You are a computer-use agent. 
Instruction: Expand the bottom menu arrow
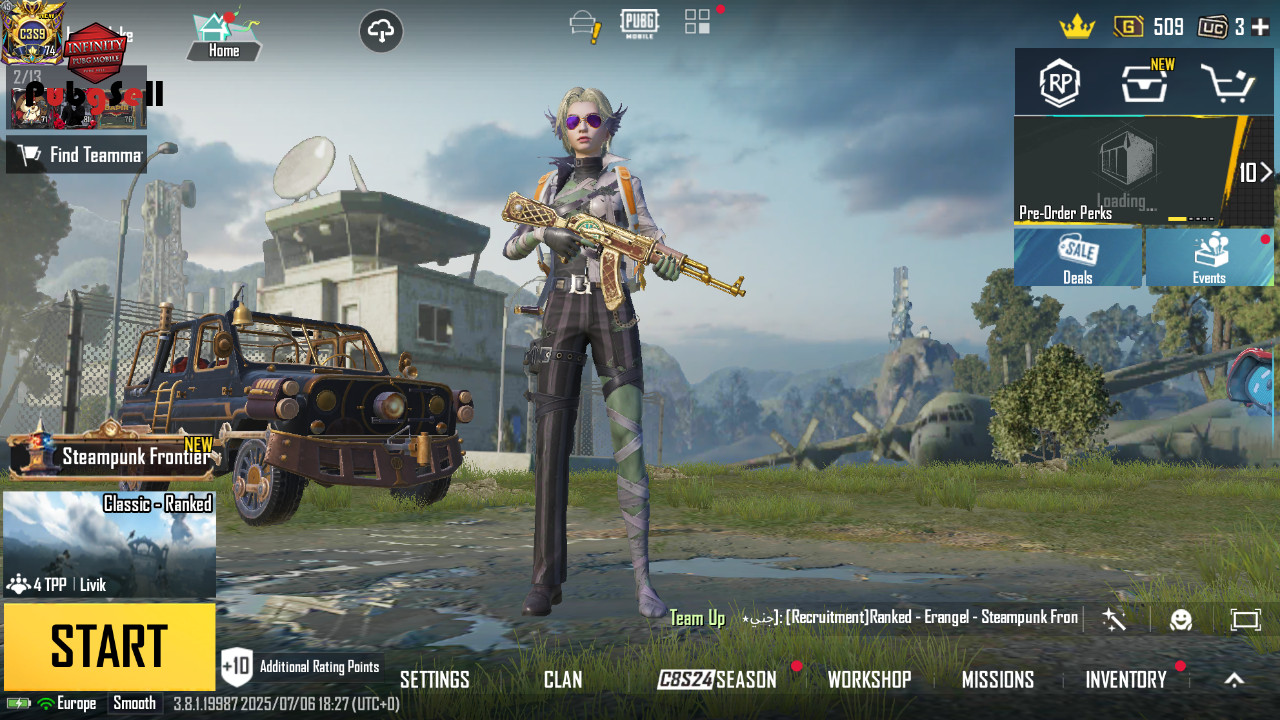pos(1234,680)
